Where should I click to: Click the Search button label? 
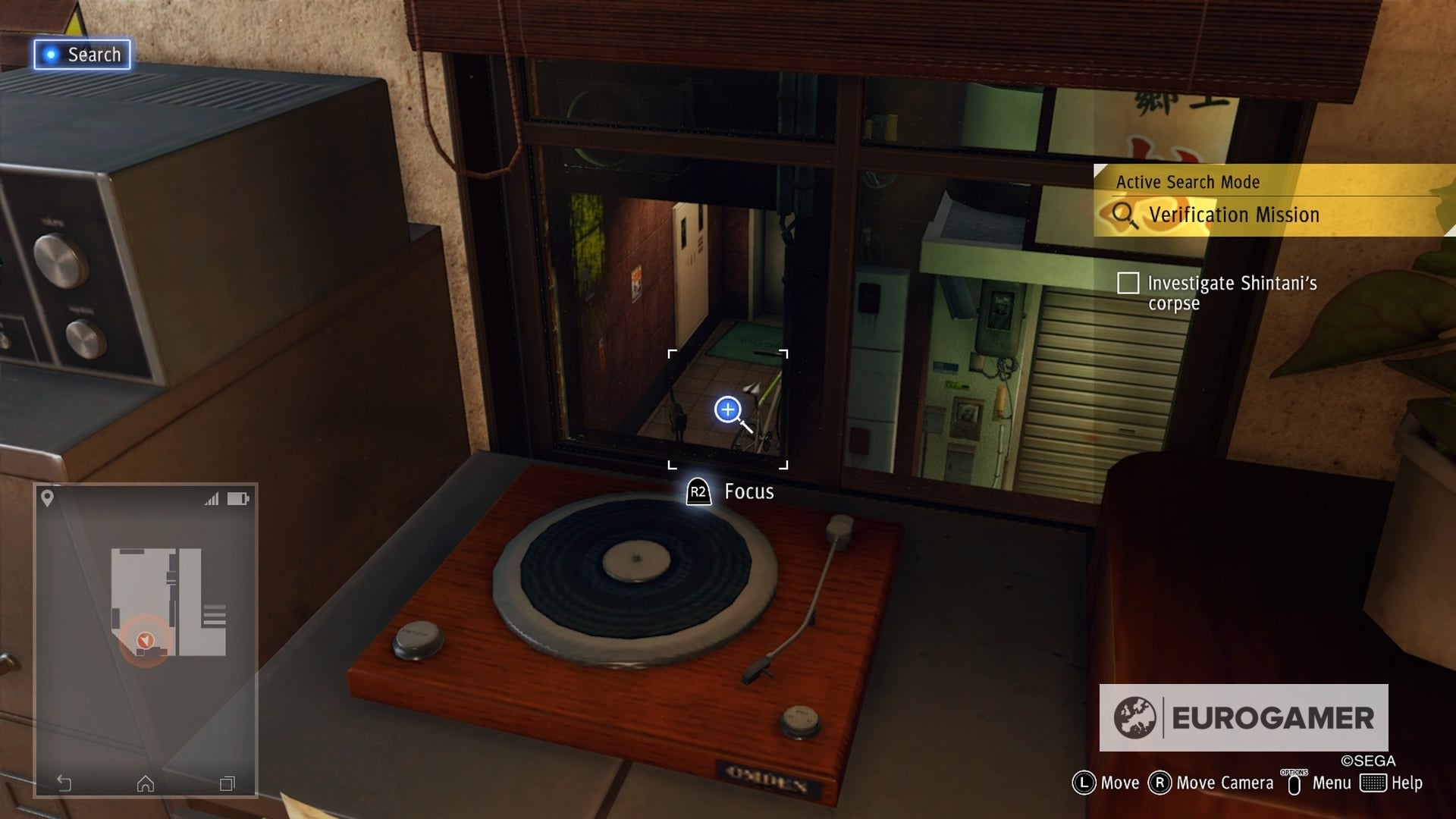[95, 54]
